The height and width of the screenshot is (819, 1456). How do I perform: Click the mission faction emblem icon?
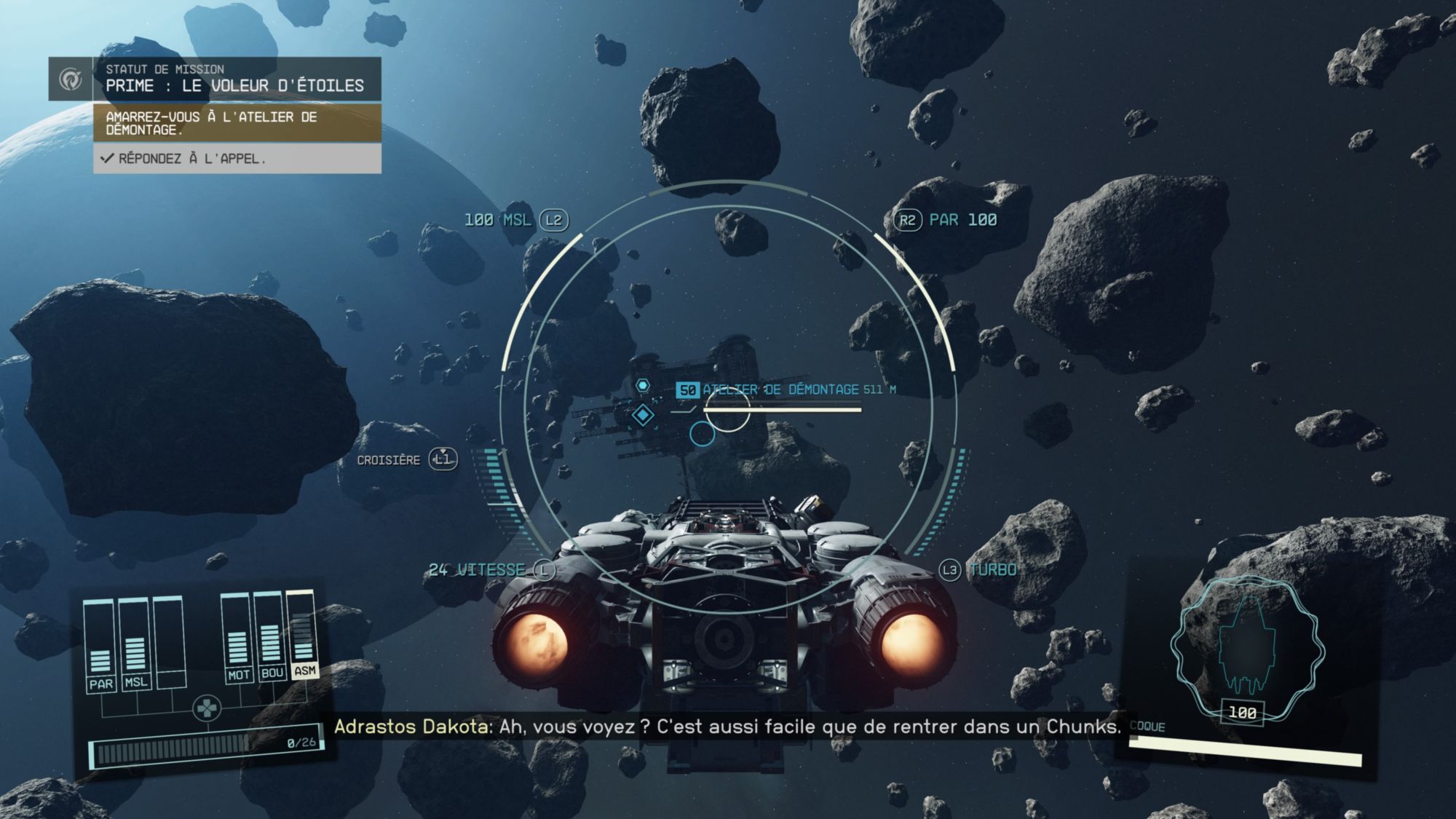[71, 79]
